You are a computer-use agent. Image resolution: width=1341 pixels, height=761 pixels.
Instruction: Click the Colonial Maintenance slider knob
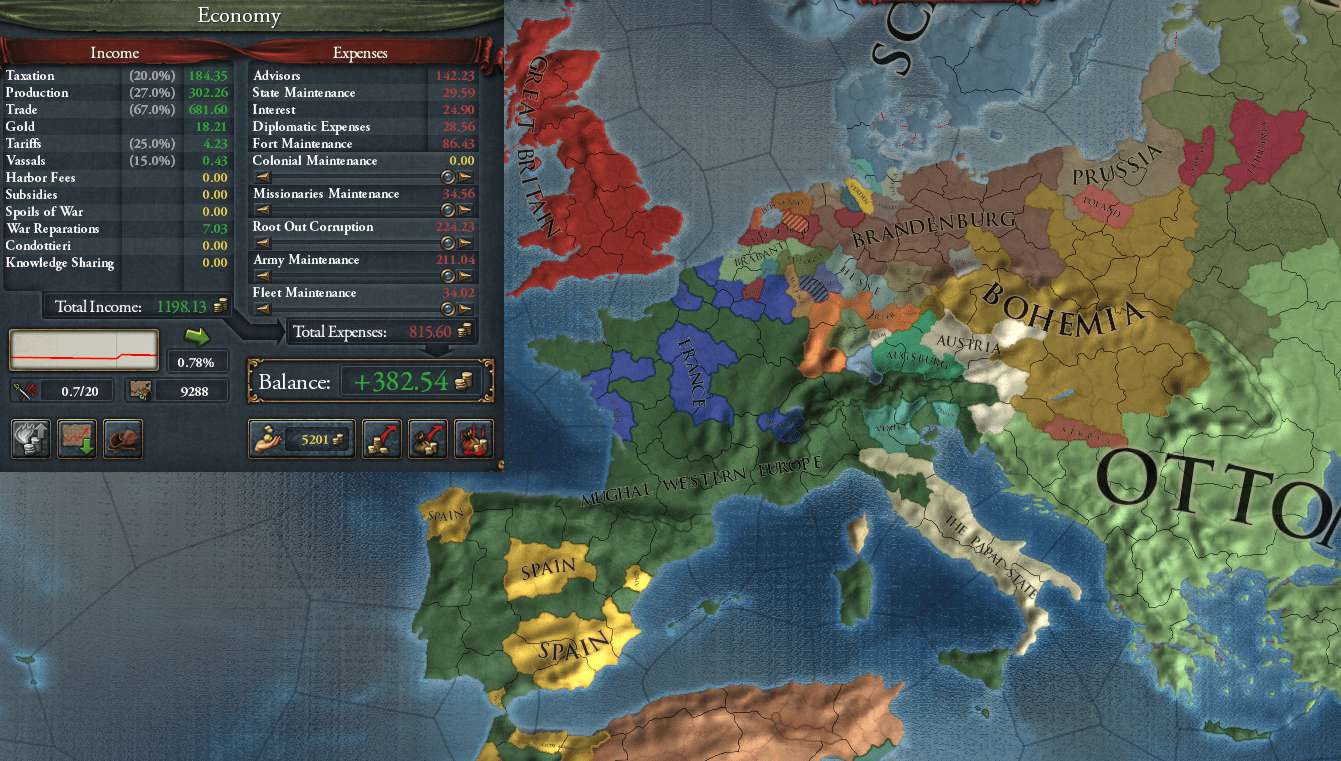tap(448, 177)
